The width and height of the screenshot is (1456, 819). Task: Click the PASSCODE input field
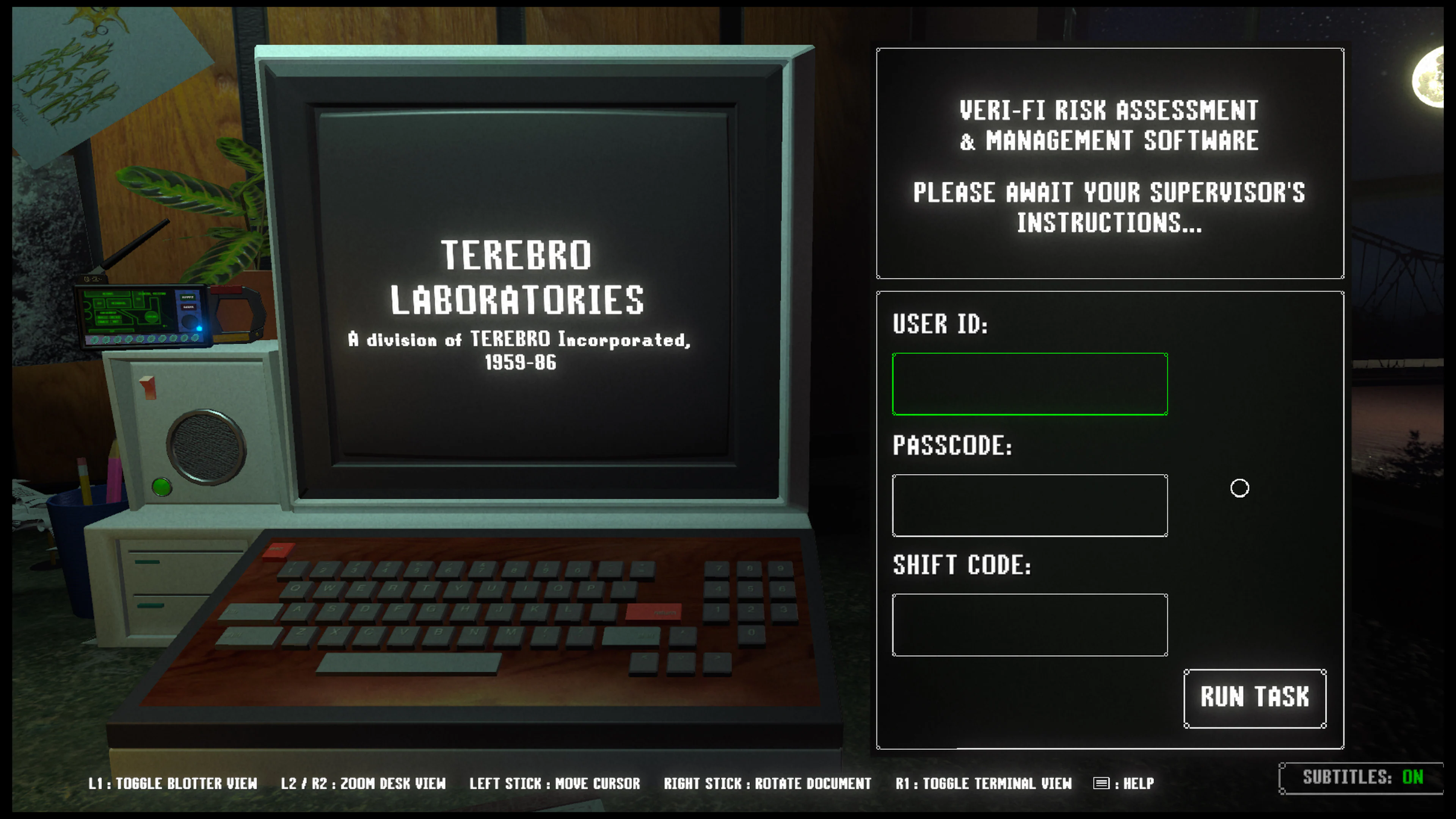(1029, 506)
